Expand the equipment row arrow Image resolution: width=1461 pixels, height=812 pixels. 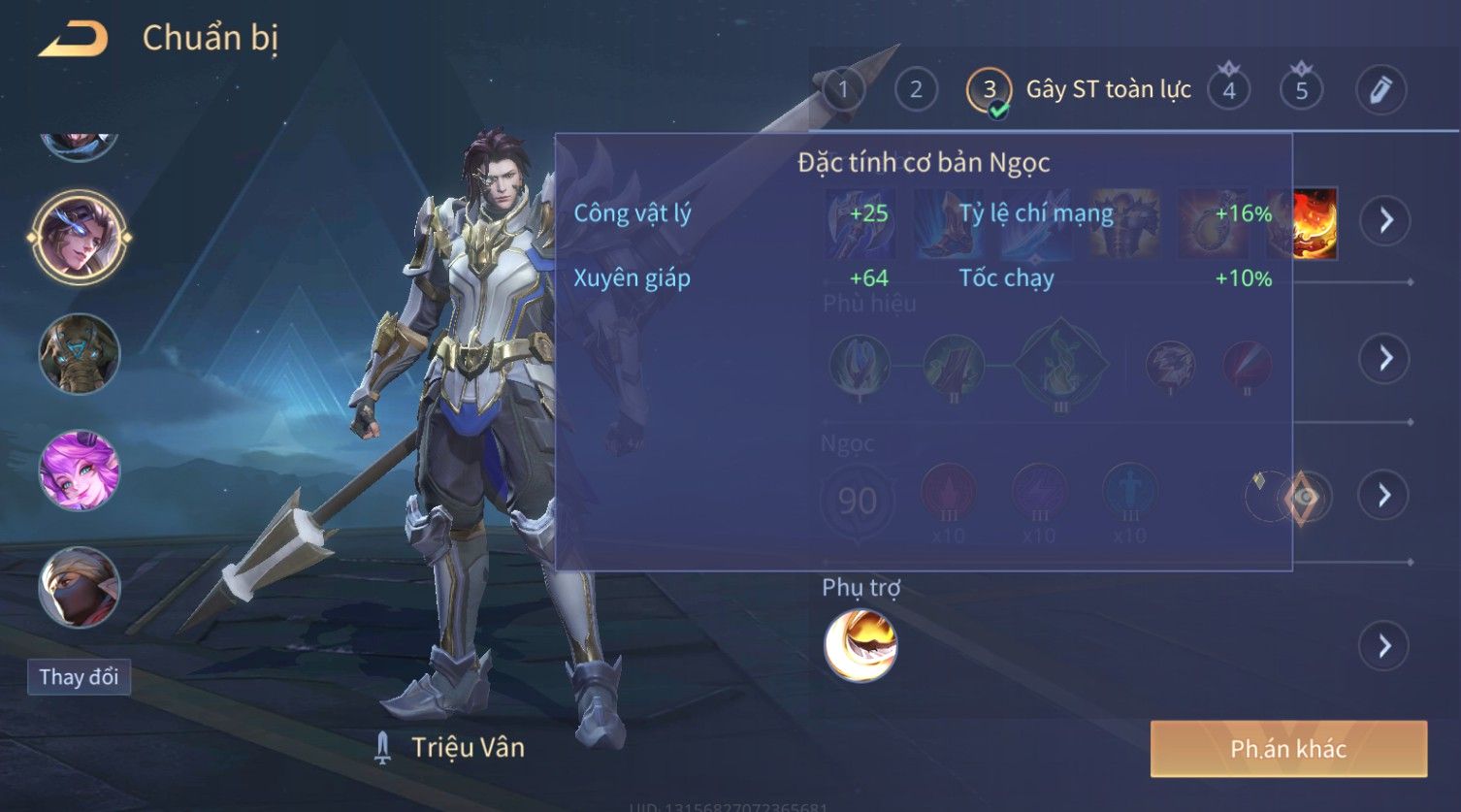point(1384,221)
